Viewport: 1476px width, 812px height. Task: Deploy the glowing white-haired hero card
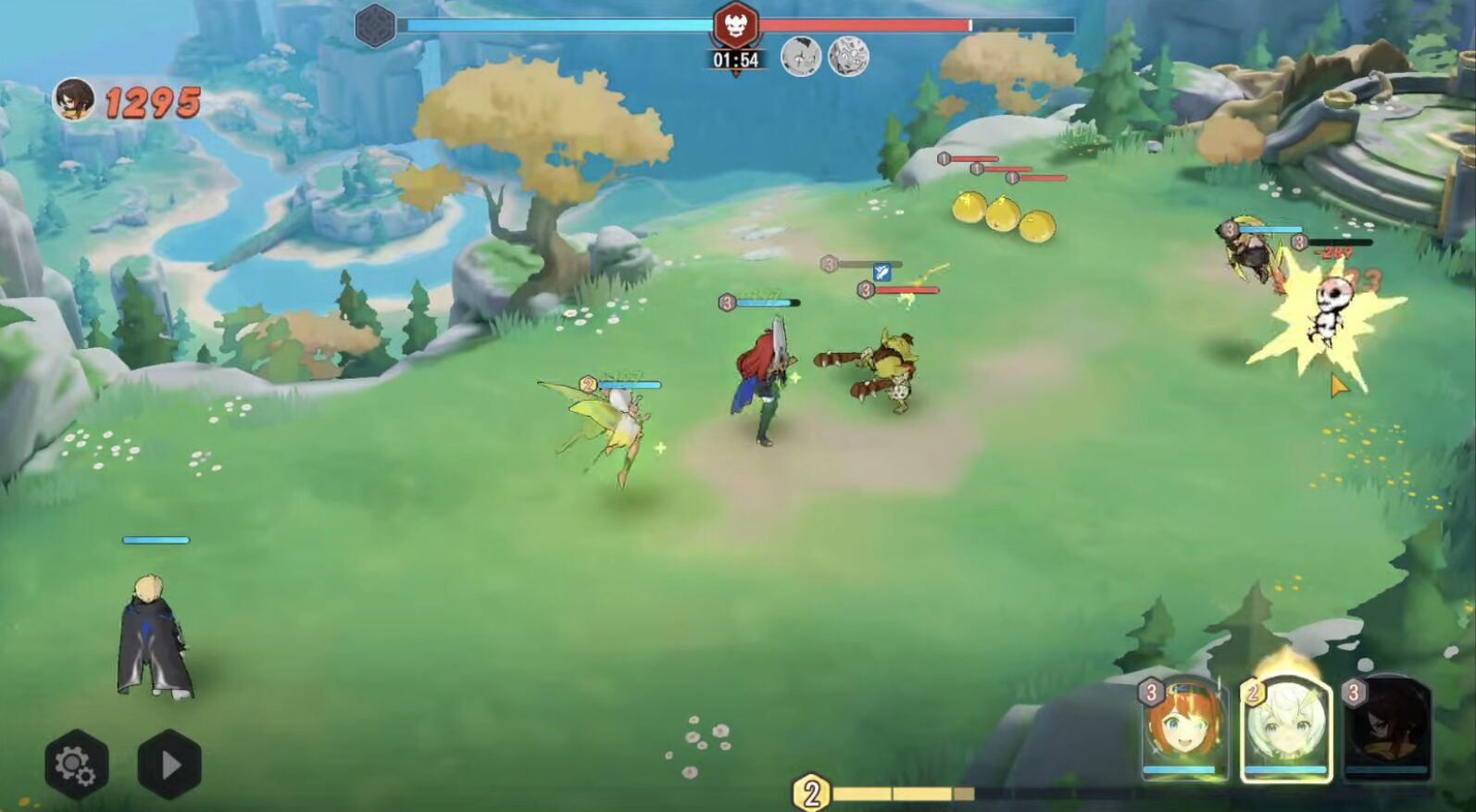tap(1285, 729)
